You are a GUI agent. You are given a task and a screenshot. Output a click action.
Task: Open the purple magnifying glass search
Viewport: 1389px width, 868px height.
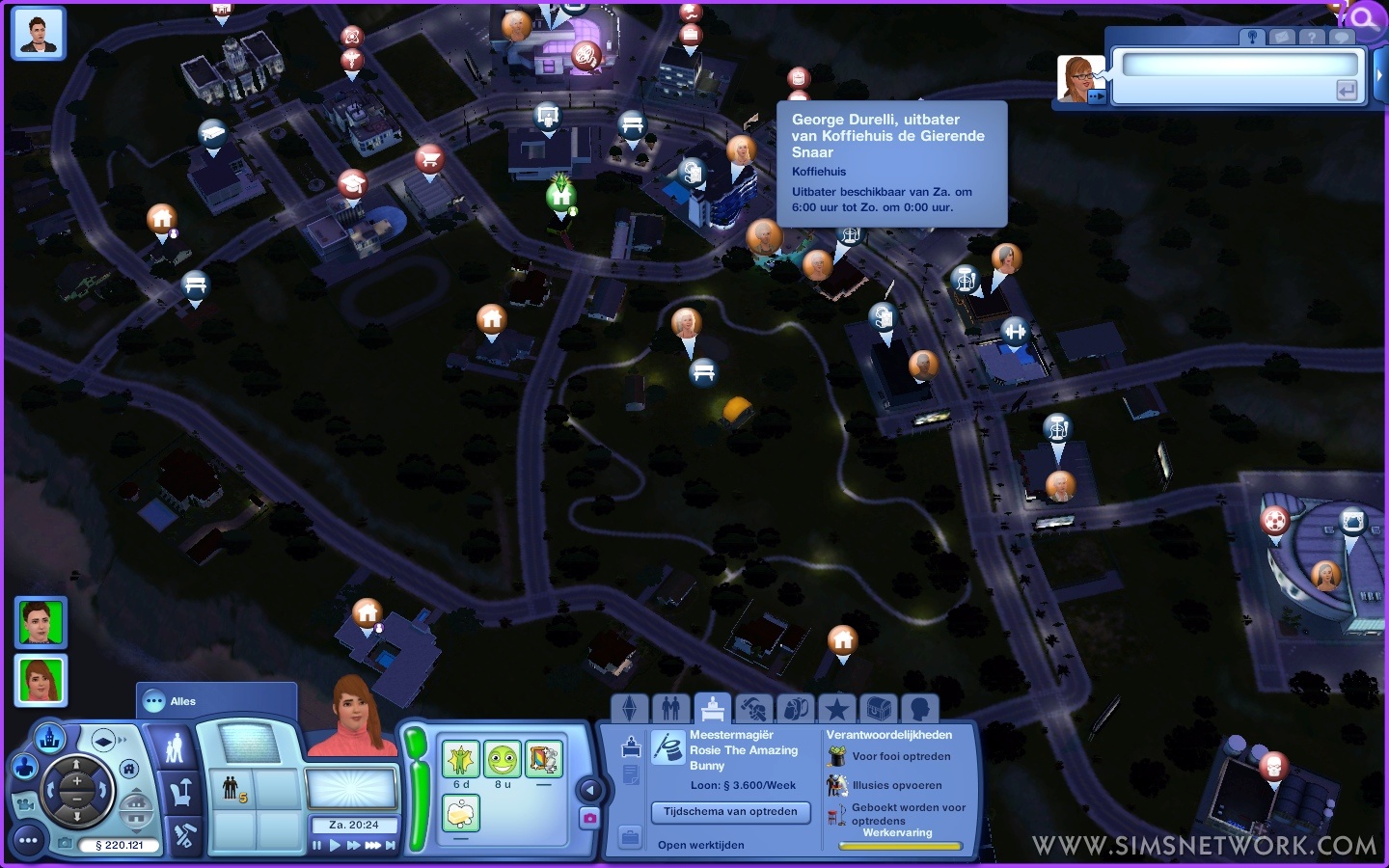pos(1366,17)
